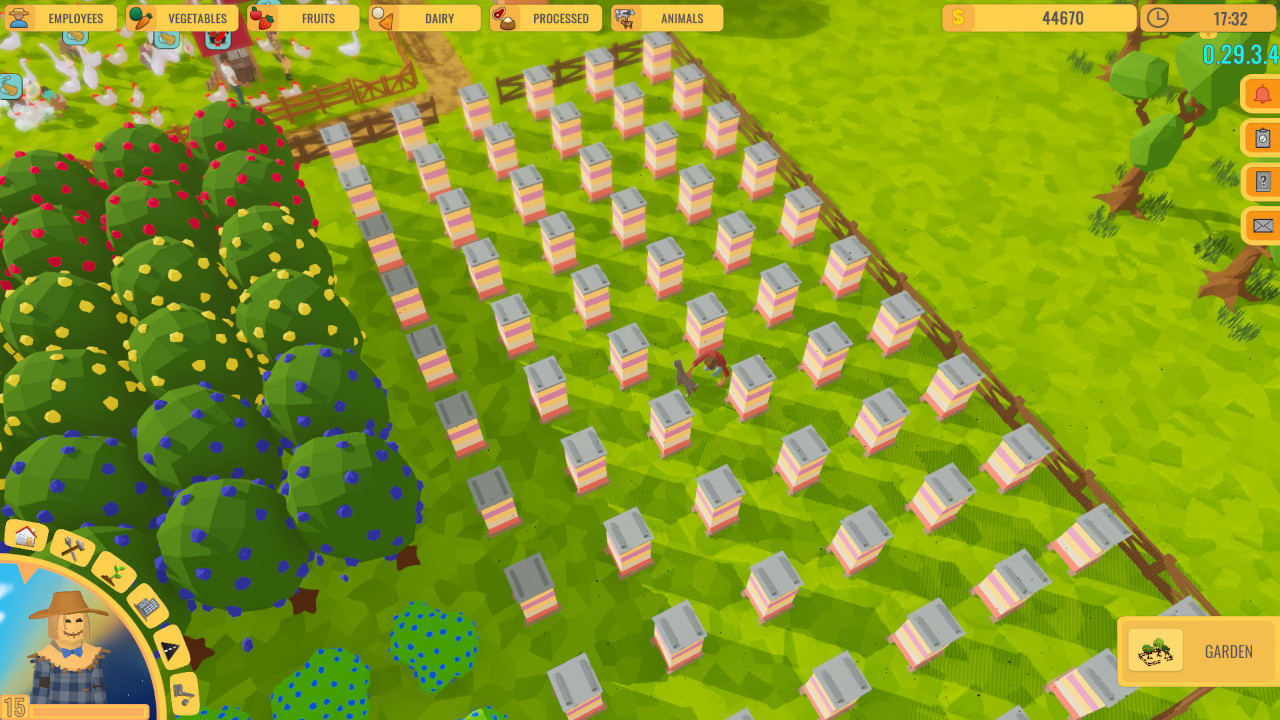Open the FRUITS category button
This screenshot has height=720, width=1280.
click(318, 17)
